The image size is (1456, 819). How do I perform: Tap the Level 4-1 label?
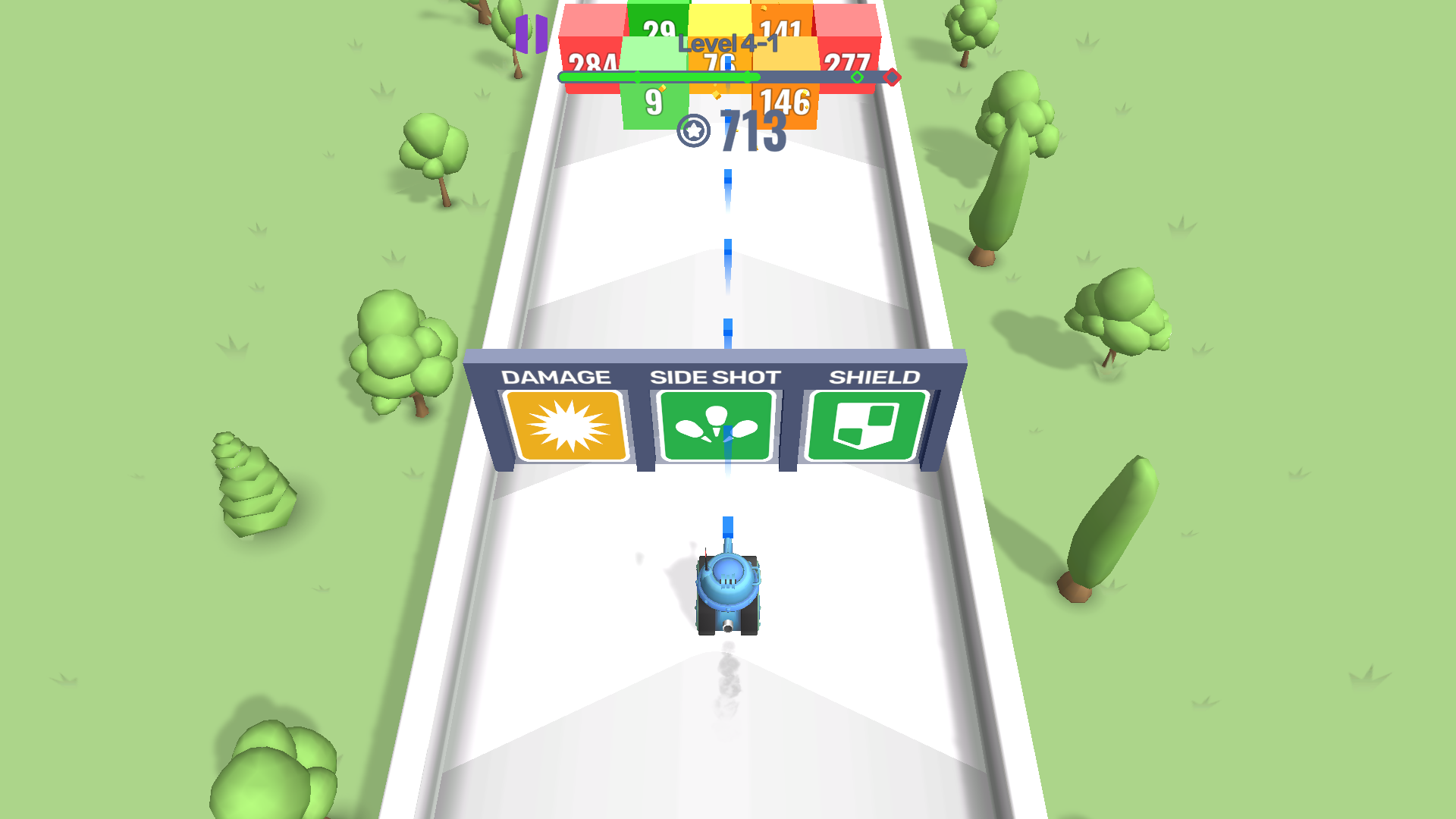pyautogui.click(x=726, y=44)
